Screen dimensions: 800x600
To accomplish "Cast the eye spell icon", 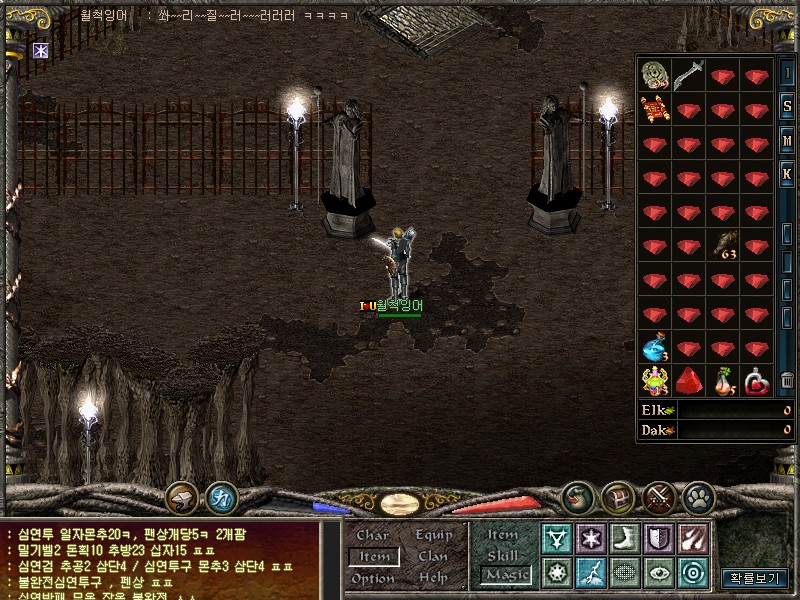I will 657,573.
